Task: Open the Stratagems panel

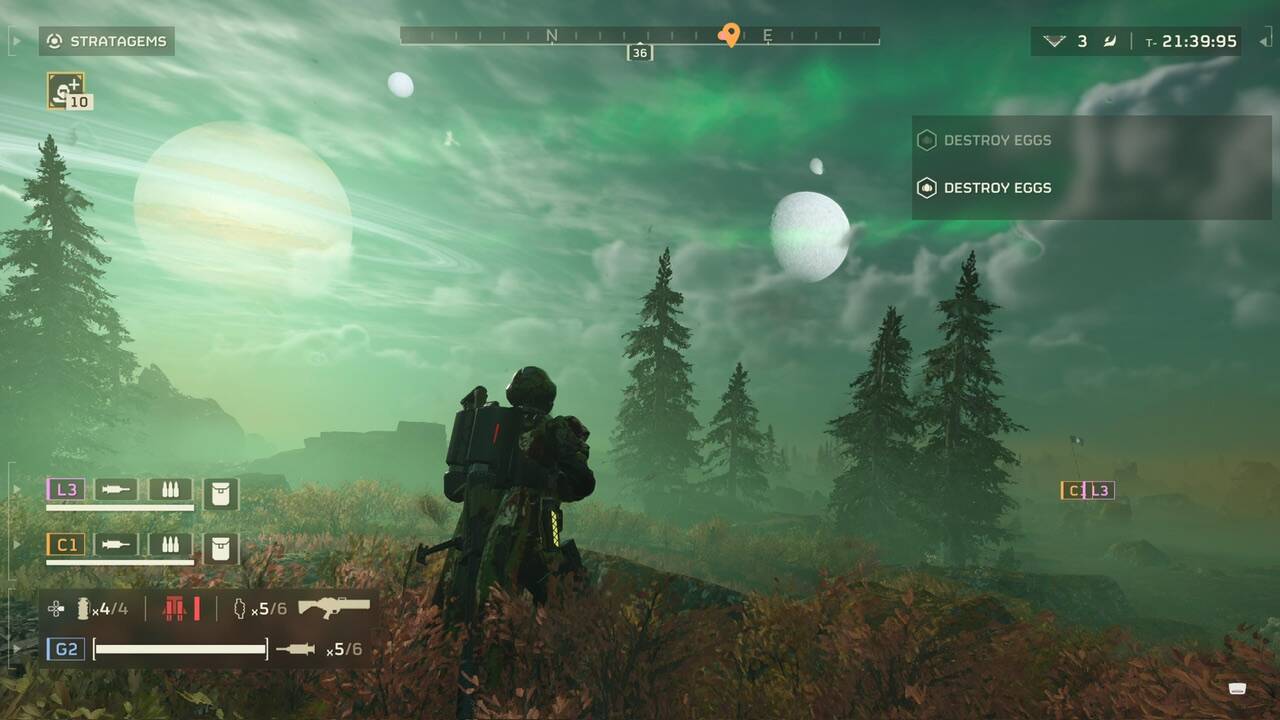Action: pos(107,41)
